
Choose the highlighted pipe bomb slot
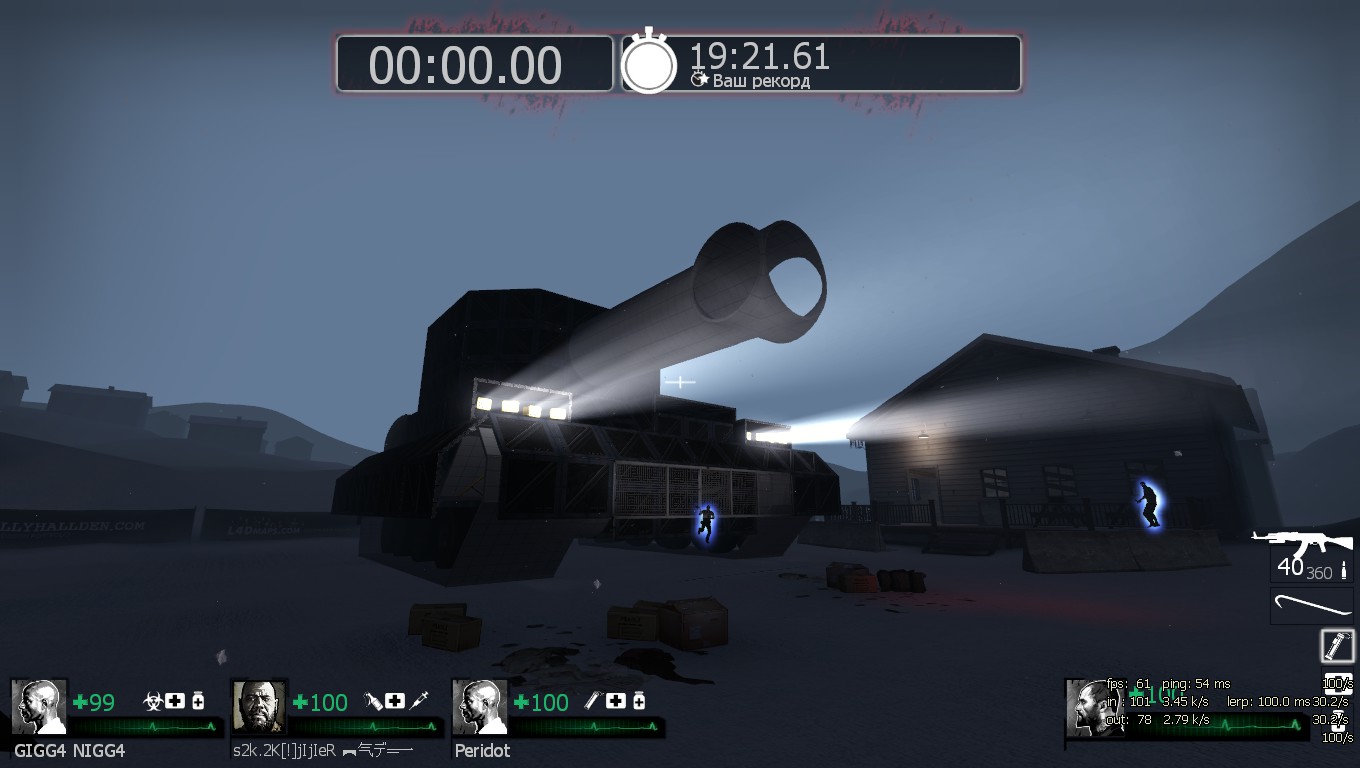coord(1336,646)
